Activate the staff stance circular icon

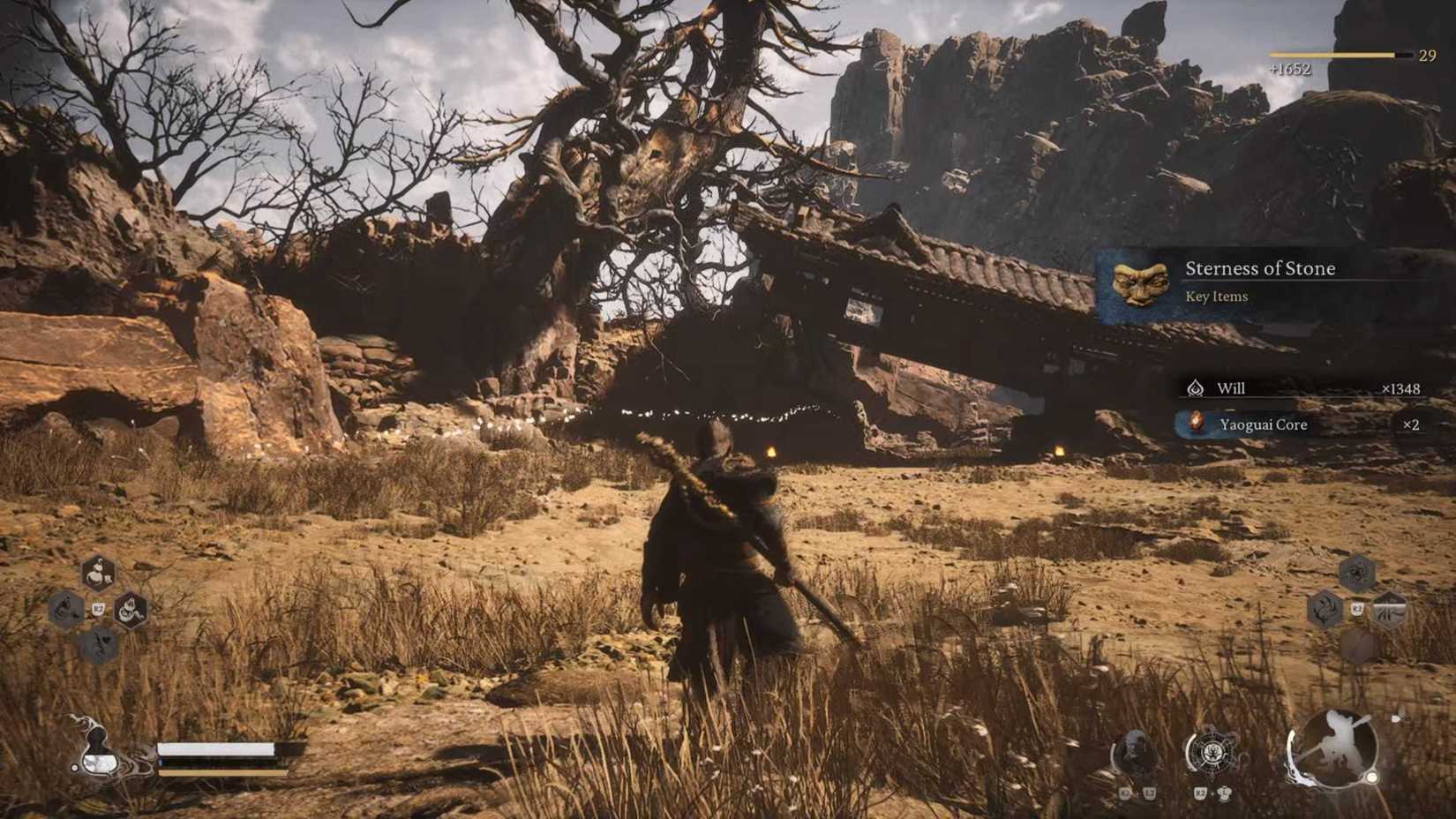[x=1332, y=748]
